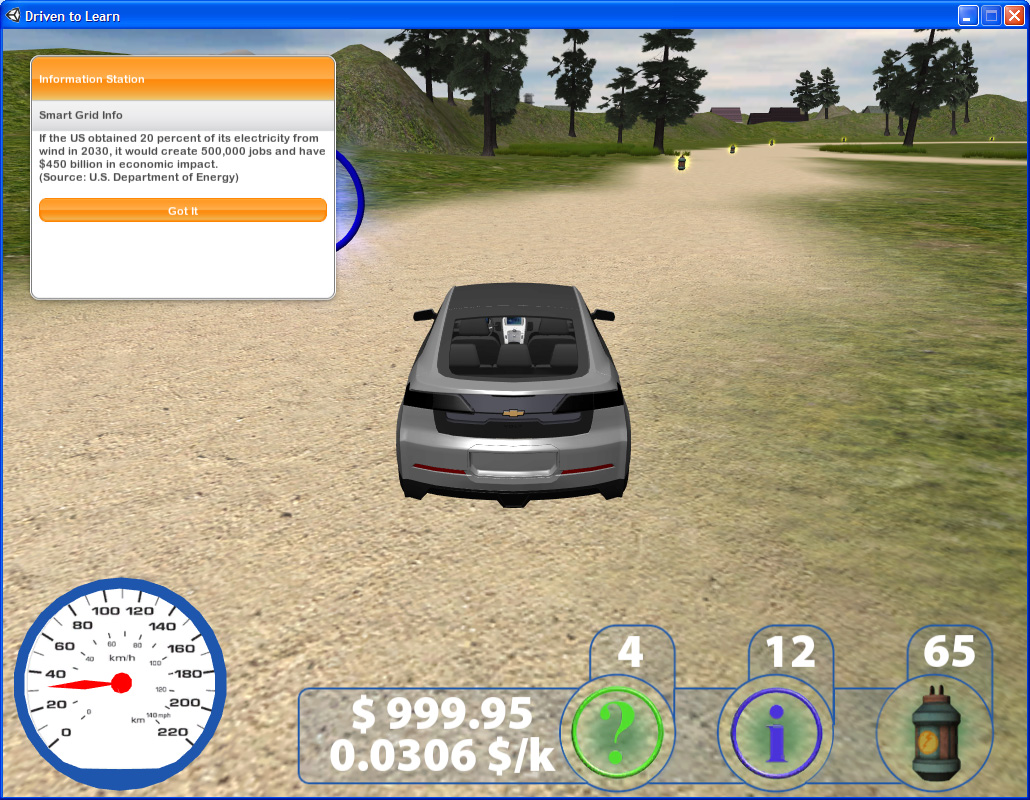Minimize the game window
Image resolution: width=1030 pixels, height=800 pixels.
click(967, 15)
